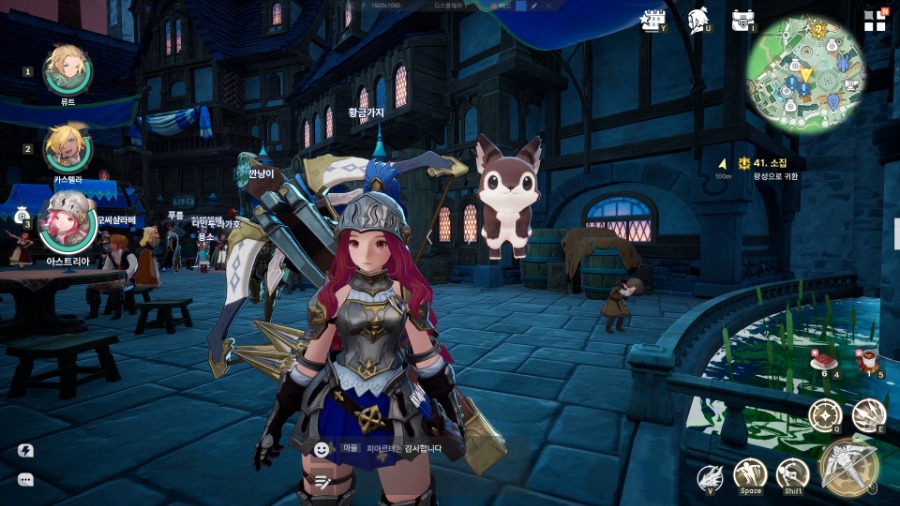This screenshot has width=900, height=506.
Task: Use the meat dish quick slot
Action: (x=825, y=359)
